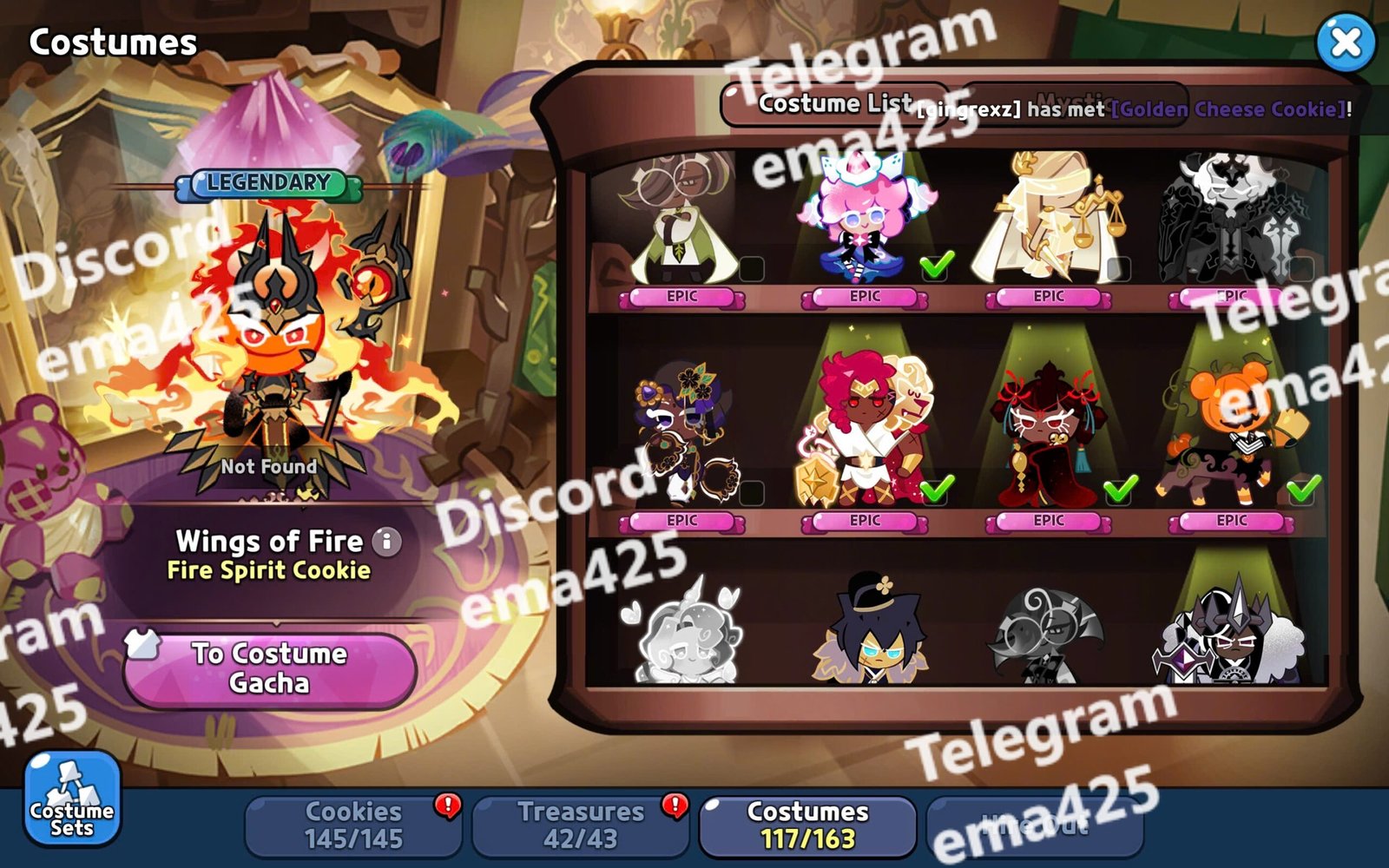Open Costume Sets
Image resolution: width=1389 pixels, height=868 pixels.
click(72, 798)
